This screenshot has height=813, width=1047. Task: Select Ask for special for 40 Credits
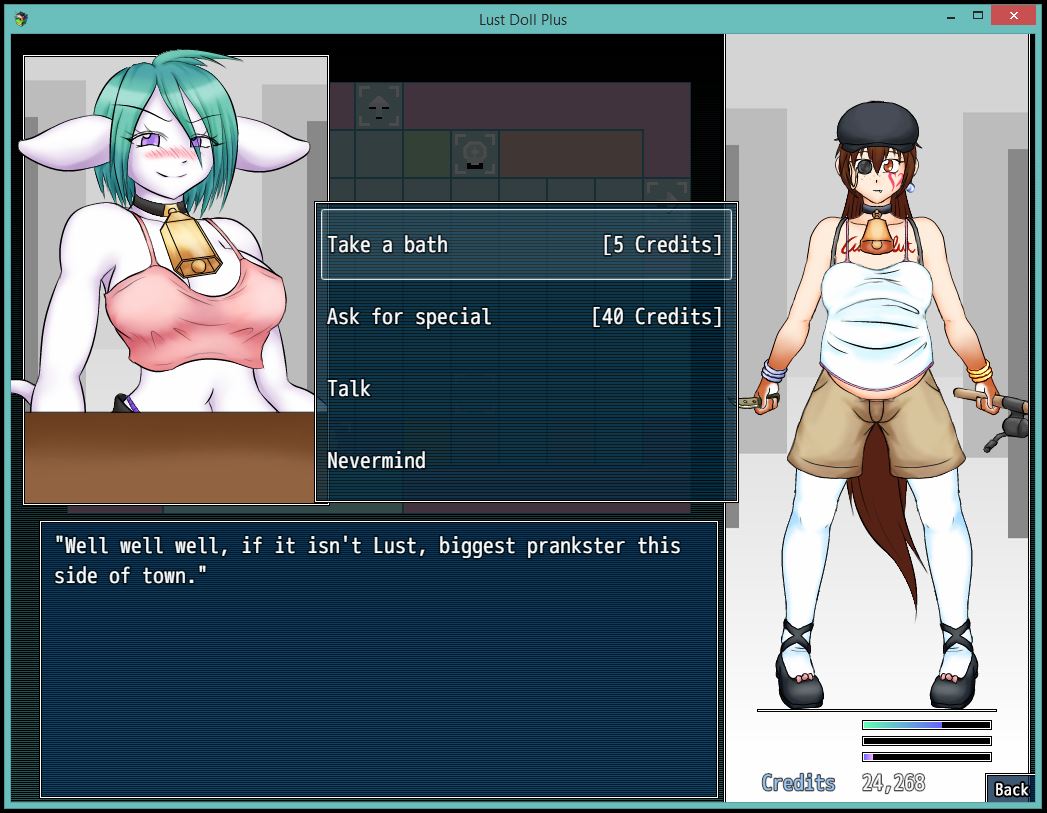point(525,317)
